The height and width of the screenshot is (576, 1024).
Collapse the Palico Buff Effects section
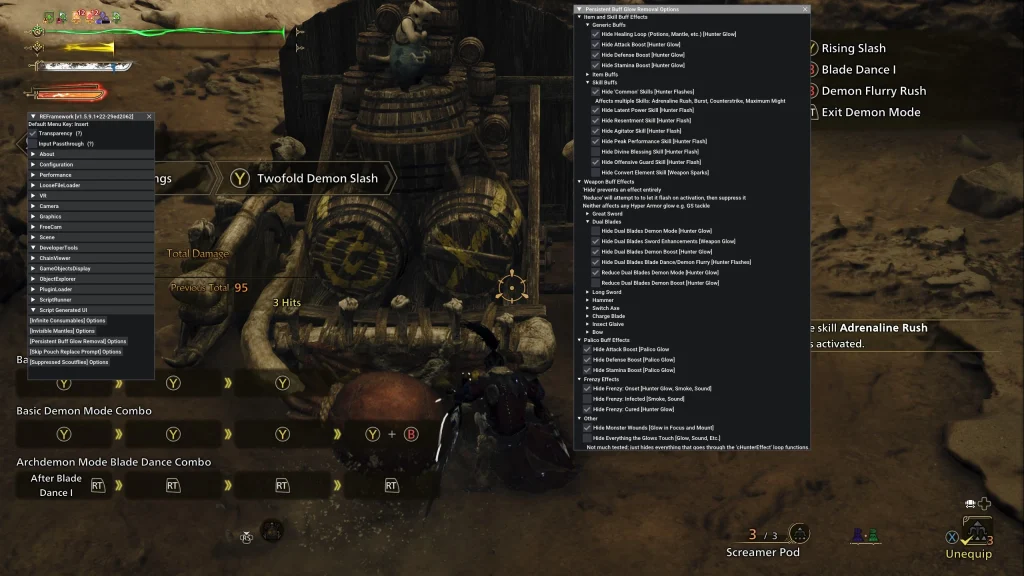[580, 340]
